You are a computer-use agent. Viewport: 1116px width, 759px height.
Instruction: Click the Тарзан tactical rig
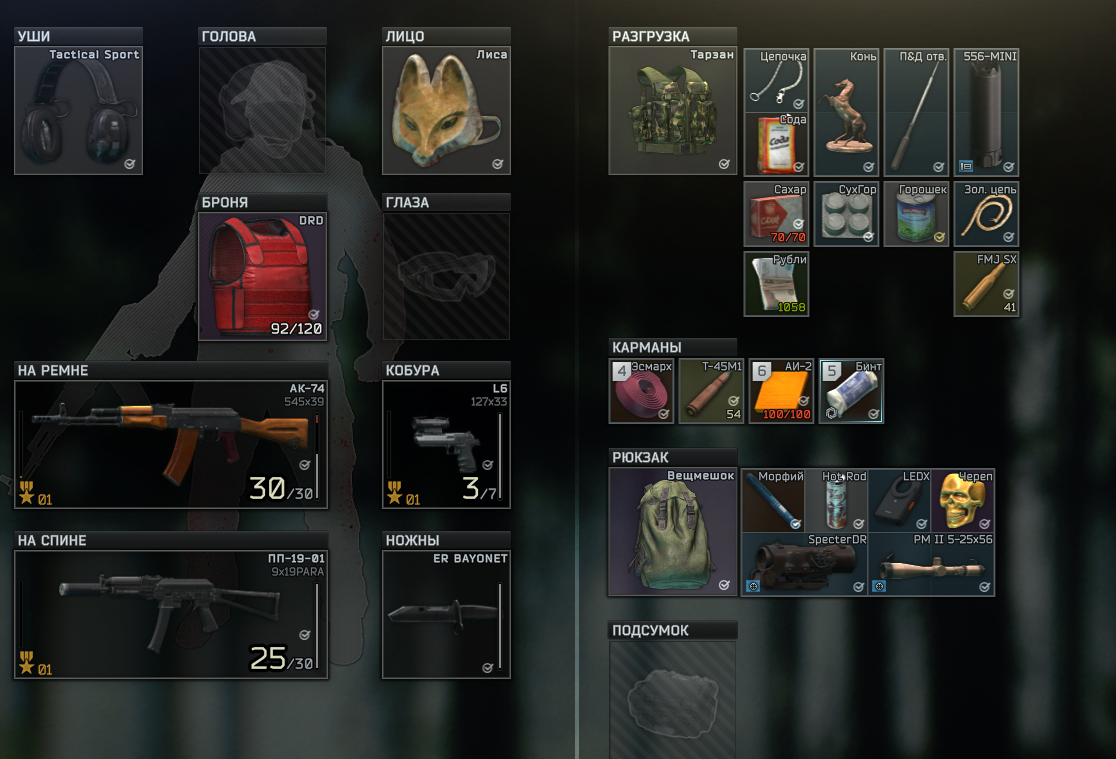tap(672, 112)
